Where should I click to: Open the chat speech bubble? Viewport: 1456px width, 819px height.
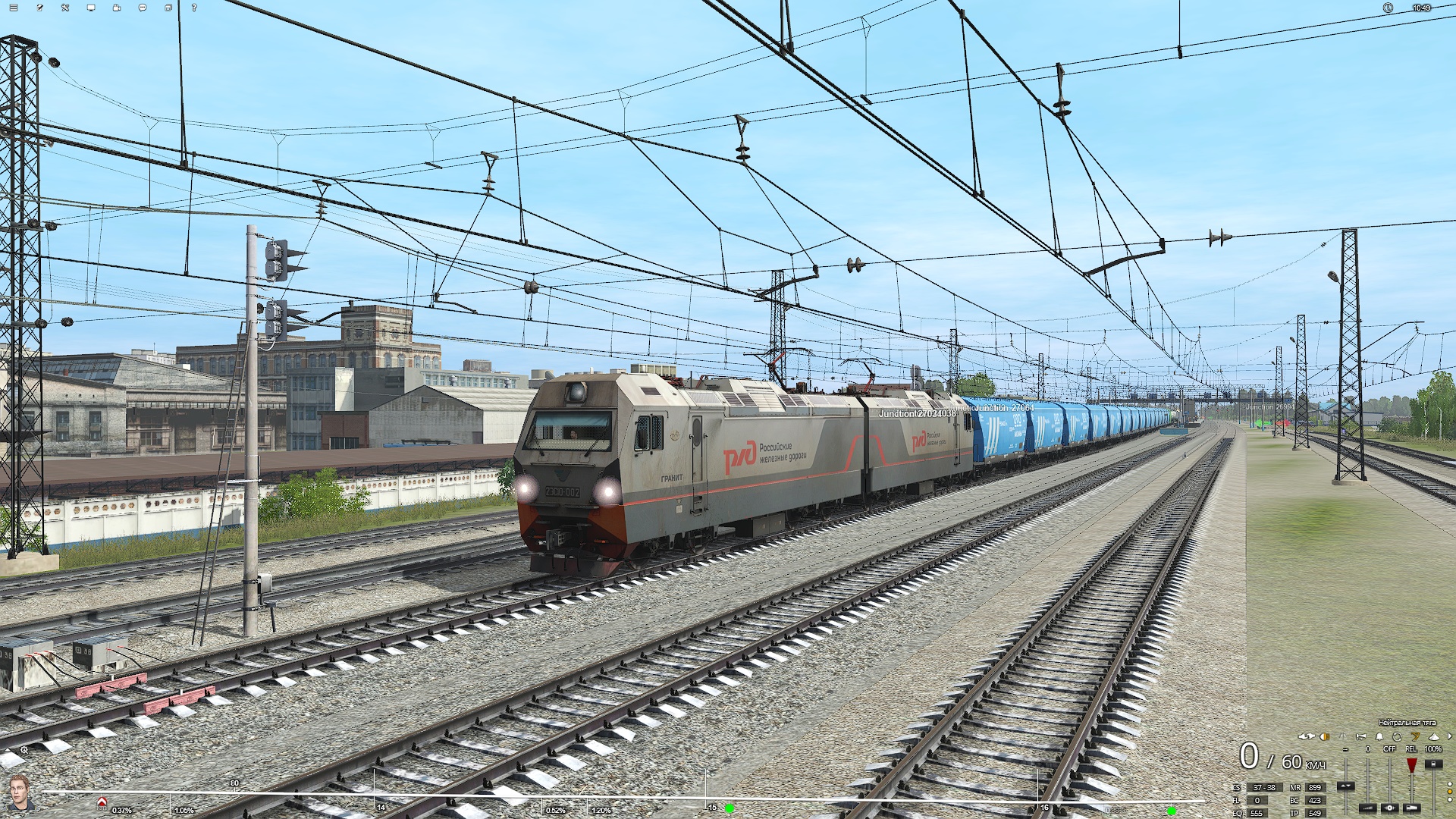[143, 8]
